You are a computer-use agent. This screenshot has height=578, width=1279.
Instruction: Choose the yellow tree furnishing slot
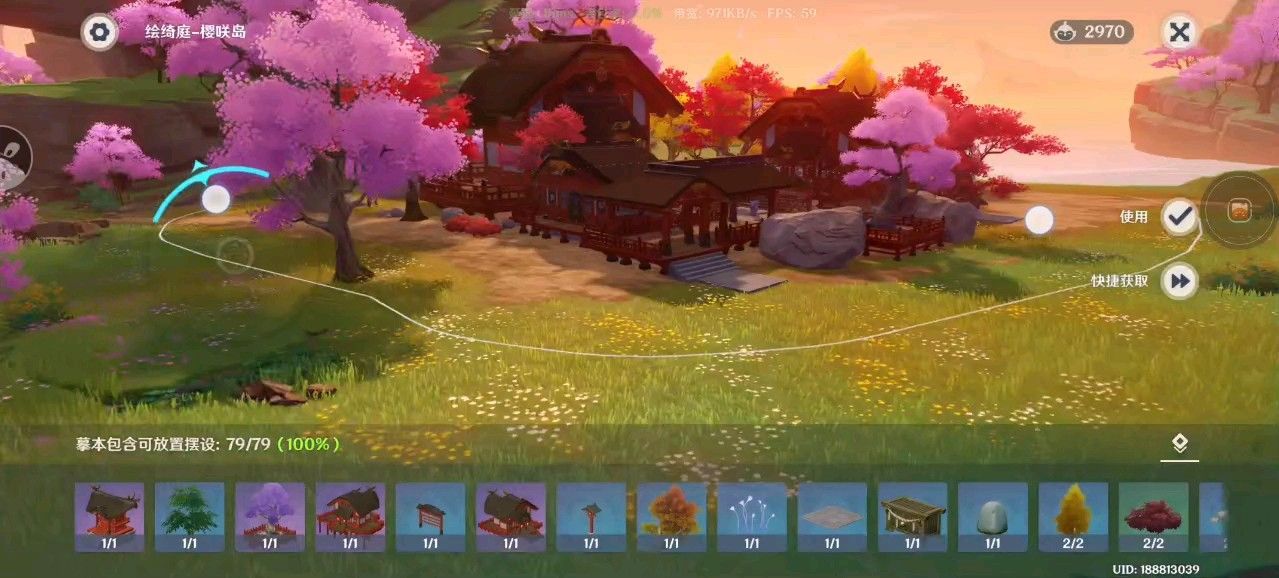1073,516
